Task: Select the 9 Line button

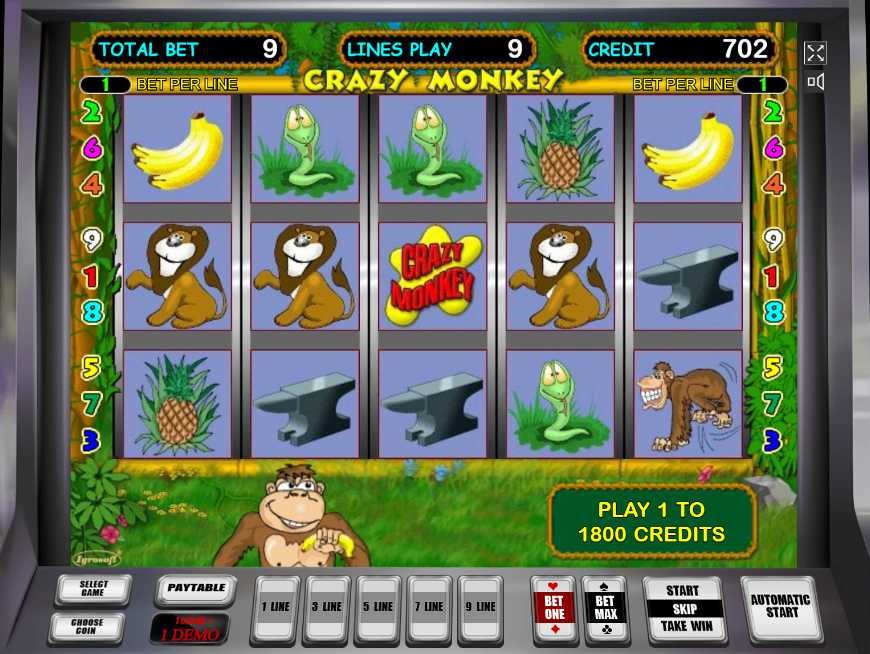Action: pos(481,607)
